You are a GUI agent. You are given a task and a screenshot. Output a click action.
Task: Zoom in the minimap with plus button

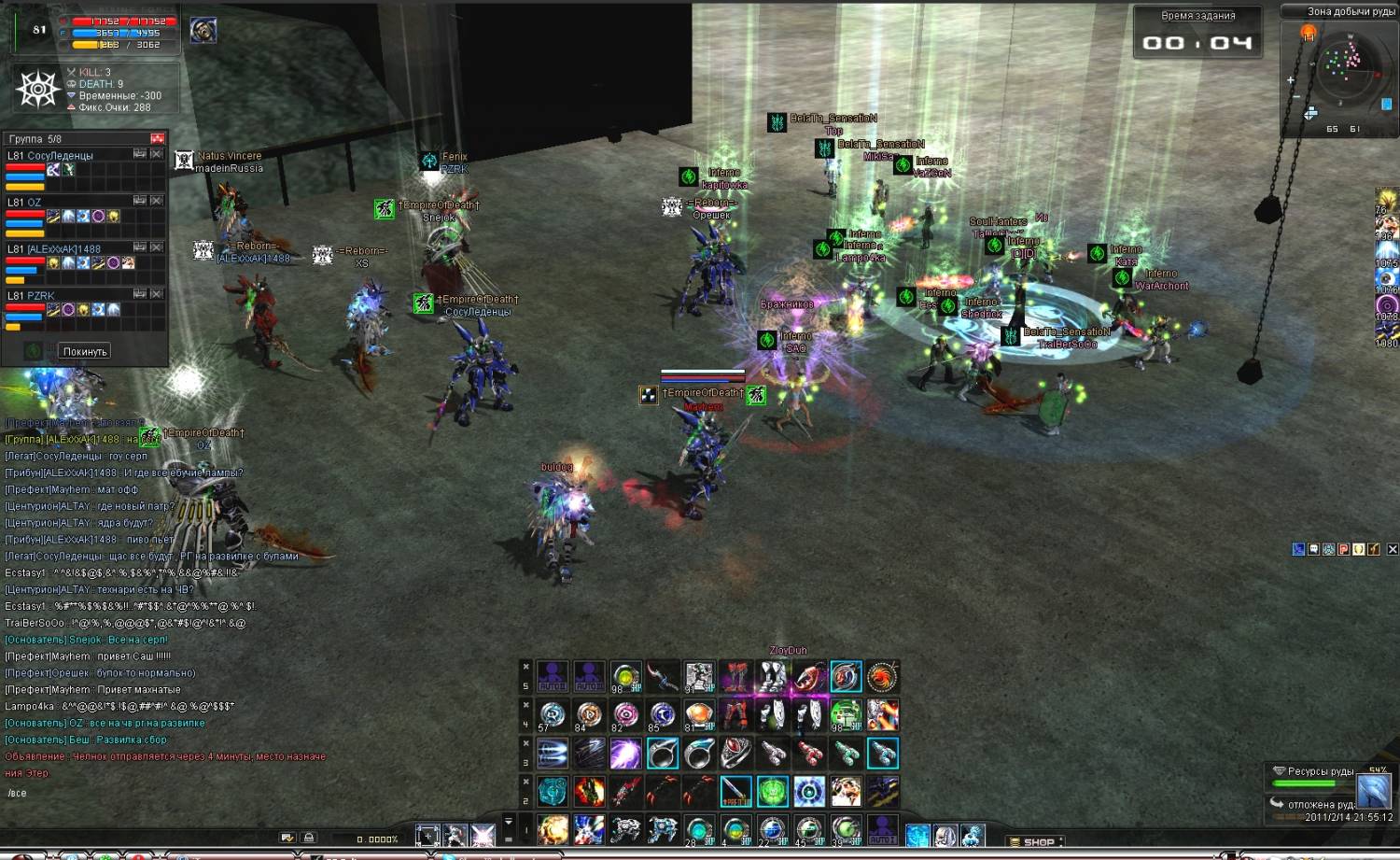(1291, 80)
